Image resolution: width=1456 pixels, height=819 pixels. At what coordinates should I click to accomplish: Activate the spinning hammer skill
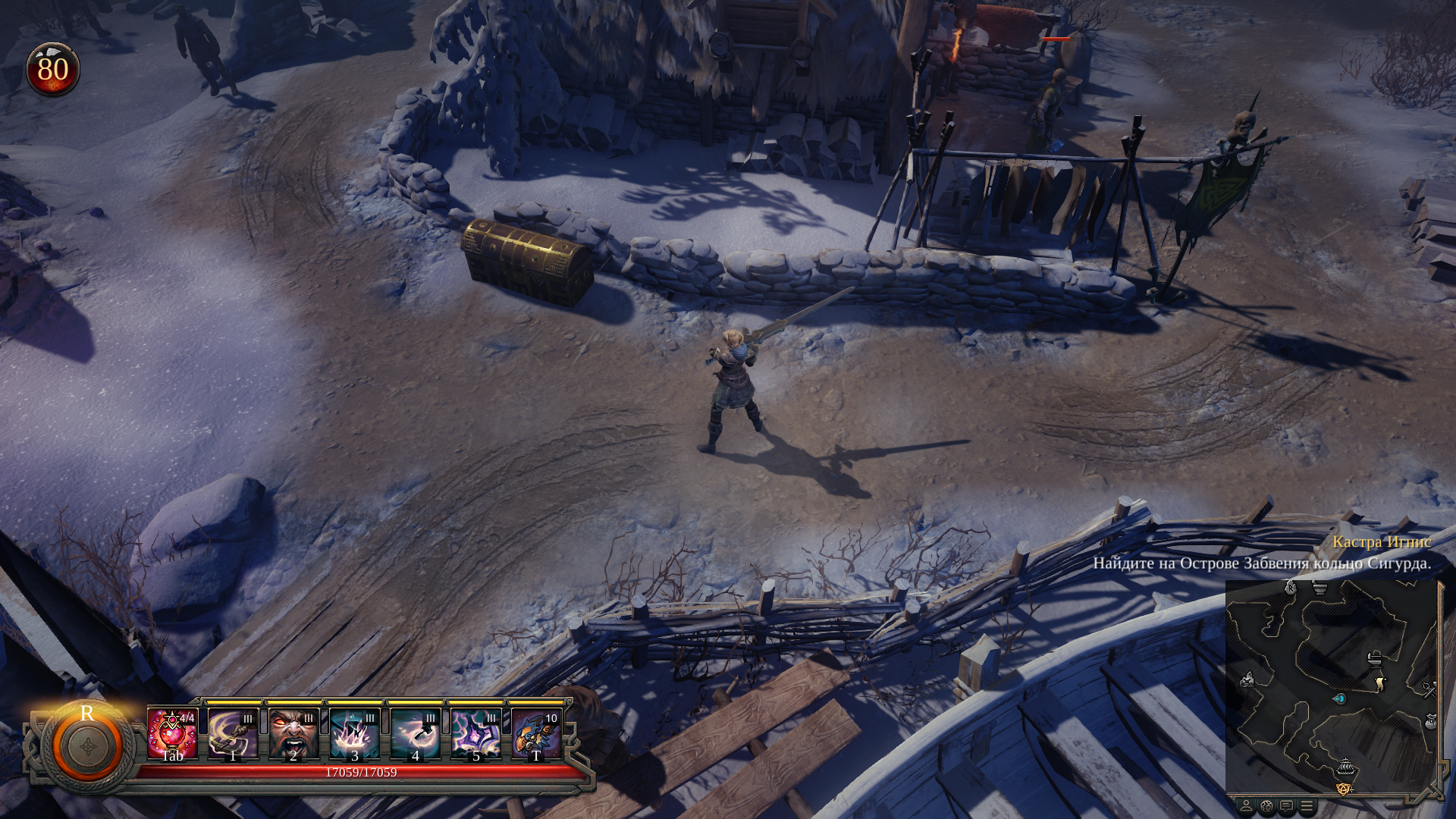coord(415,733)
